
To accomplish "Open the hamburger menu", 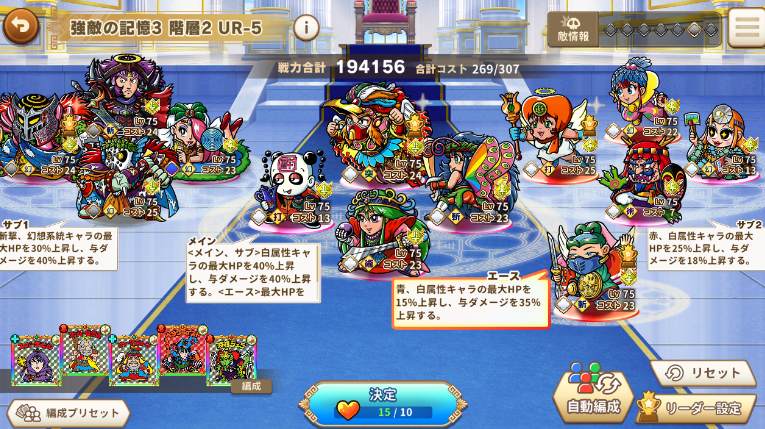I will (744, 28).
